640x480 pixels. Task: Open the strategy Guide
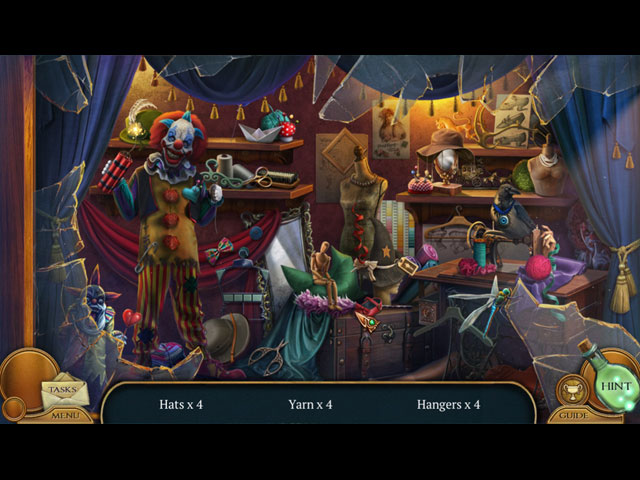click(573, 415)
